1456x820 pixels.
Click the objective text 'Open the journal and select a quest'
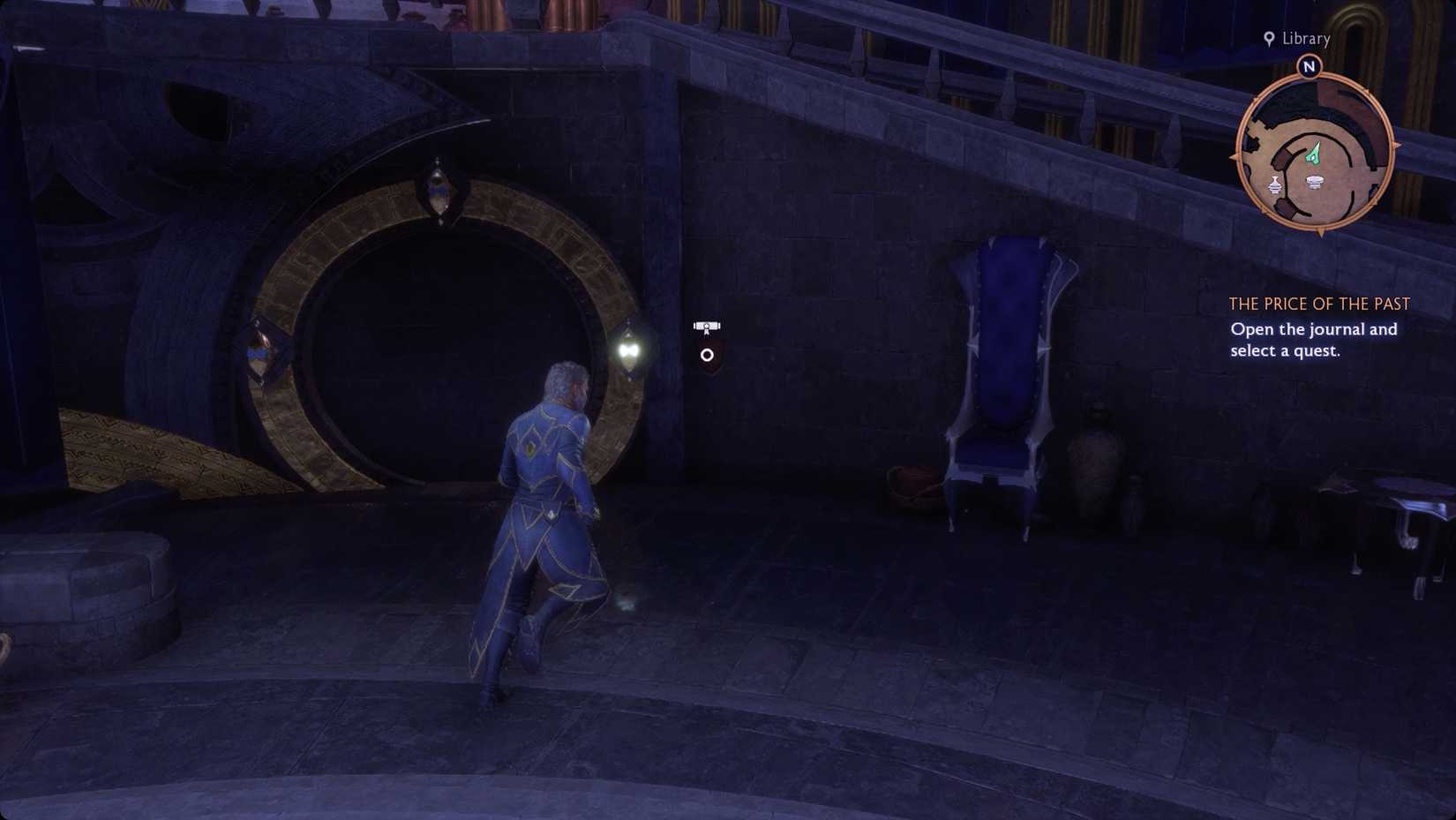[x=1313, y=339]
